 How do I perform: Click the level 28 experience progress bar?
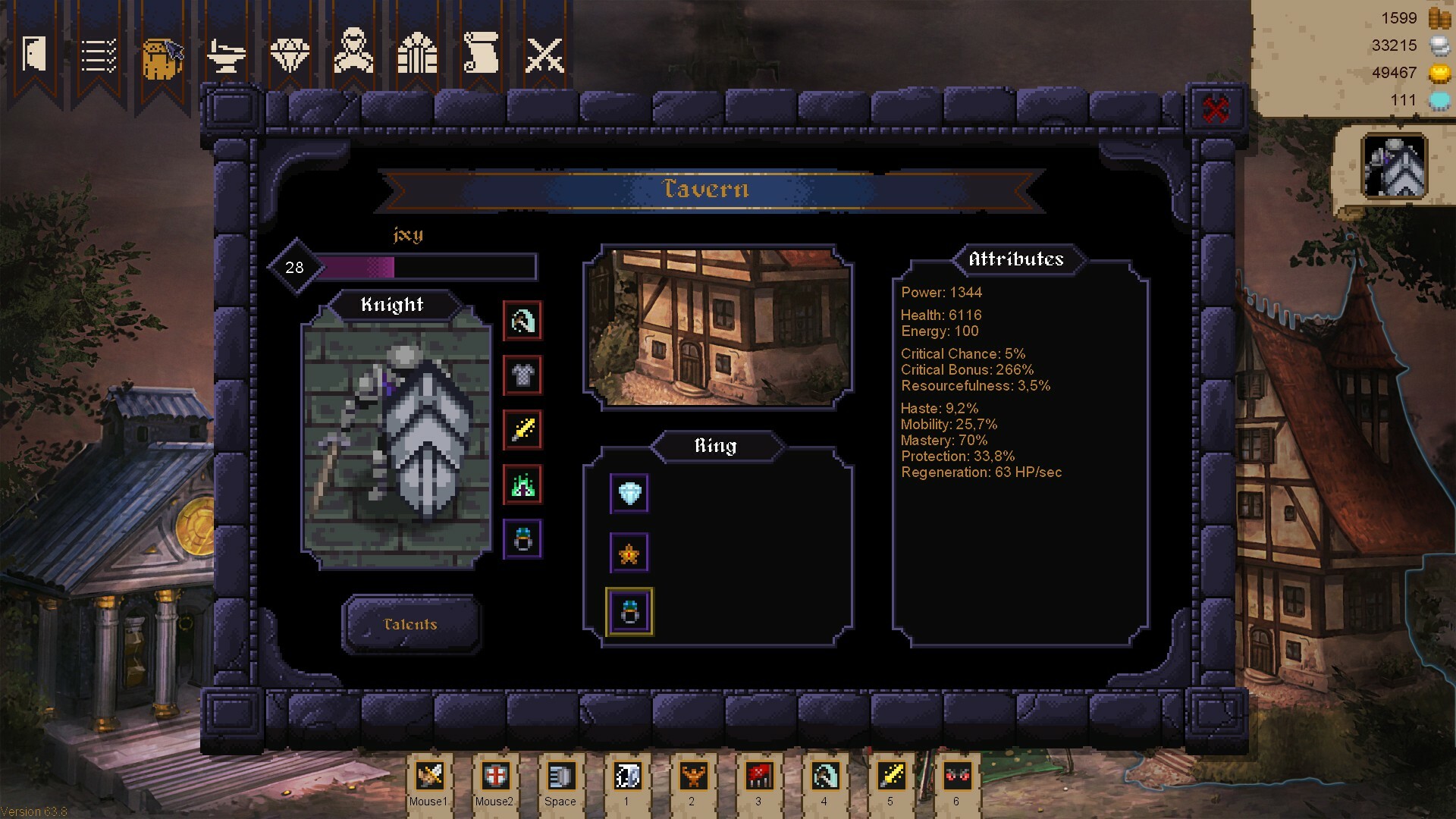pos(428,267)
